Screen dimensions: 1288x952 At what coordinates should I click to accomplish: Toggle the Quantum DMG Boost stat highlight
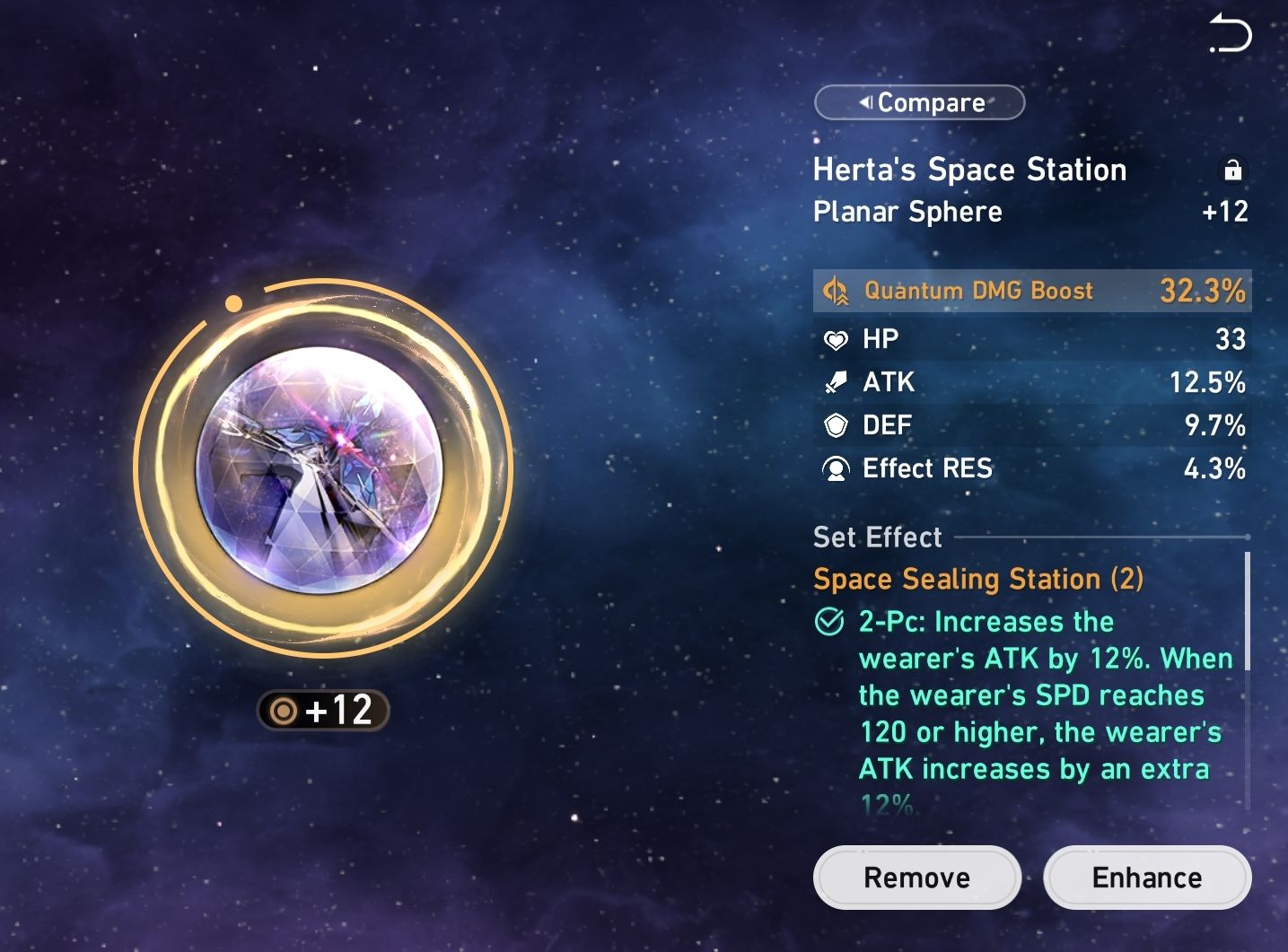[x=1030, y=290]
